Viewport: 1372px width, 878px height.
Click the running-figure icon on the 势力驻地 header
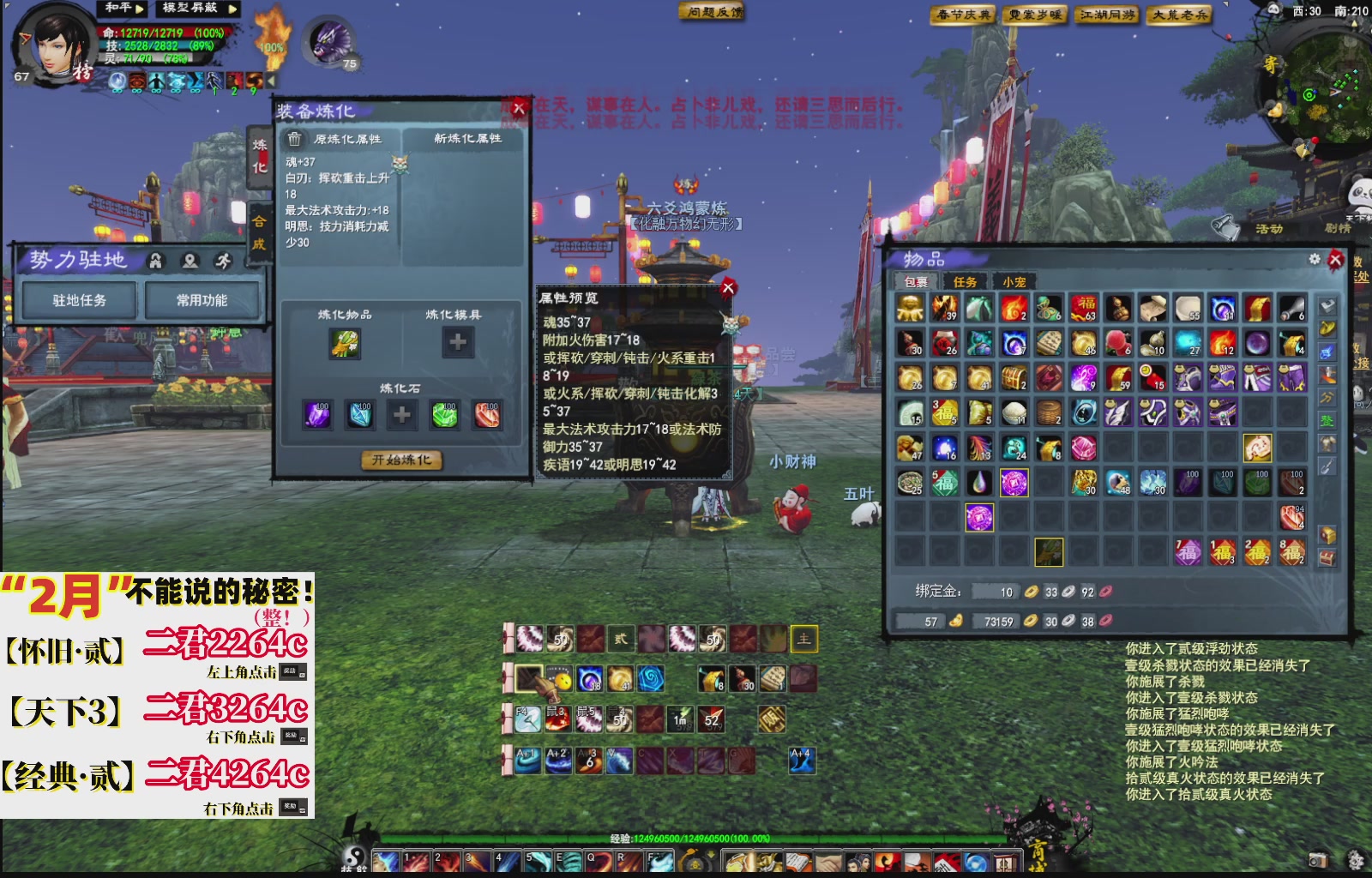pyautogui.click(x=223, y=260)
